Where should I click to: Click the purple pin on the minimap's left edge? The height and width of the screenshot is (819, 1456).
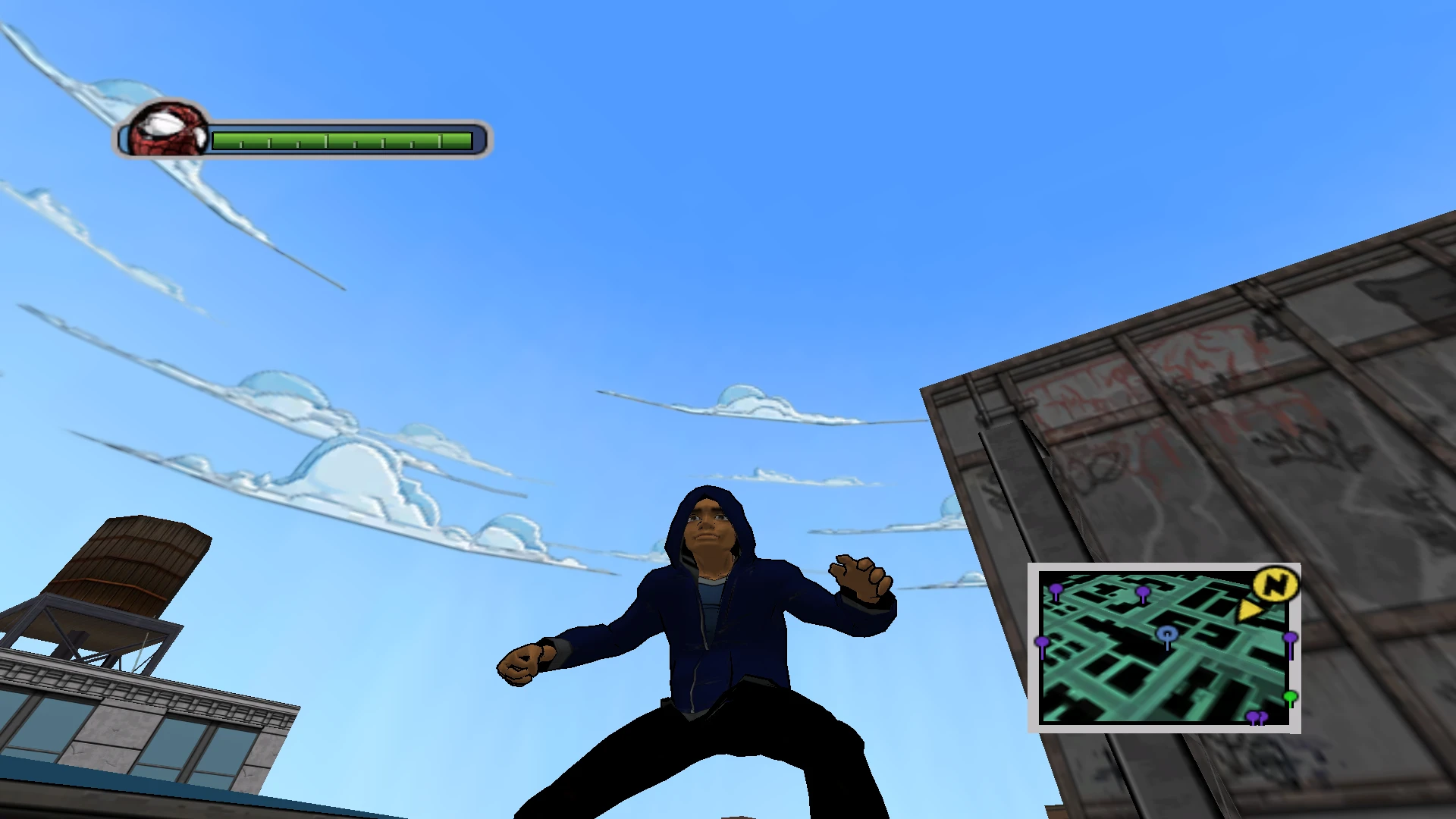point(1041,642)
